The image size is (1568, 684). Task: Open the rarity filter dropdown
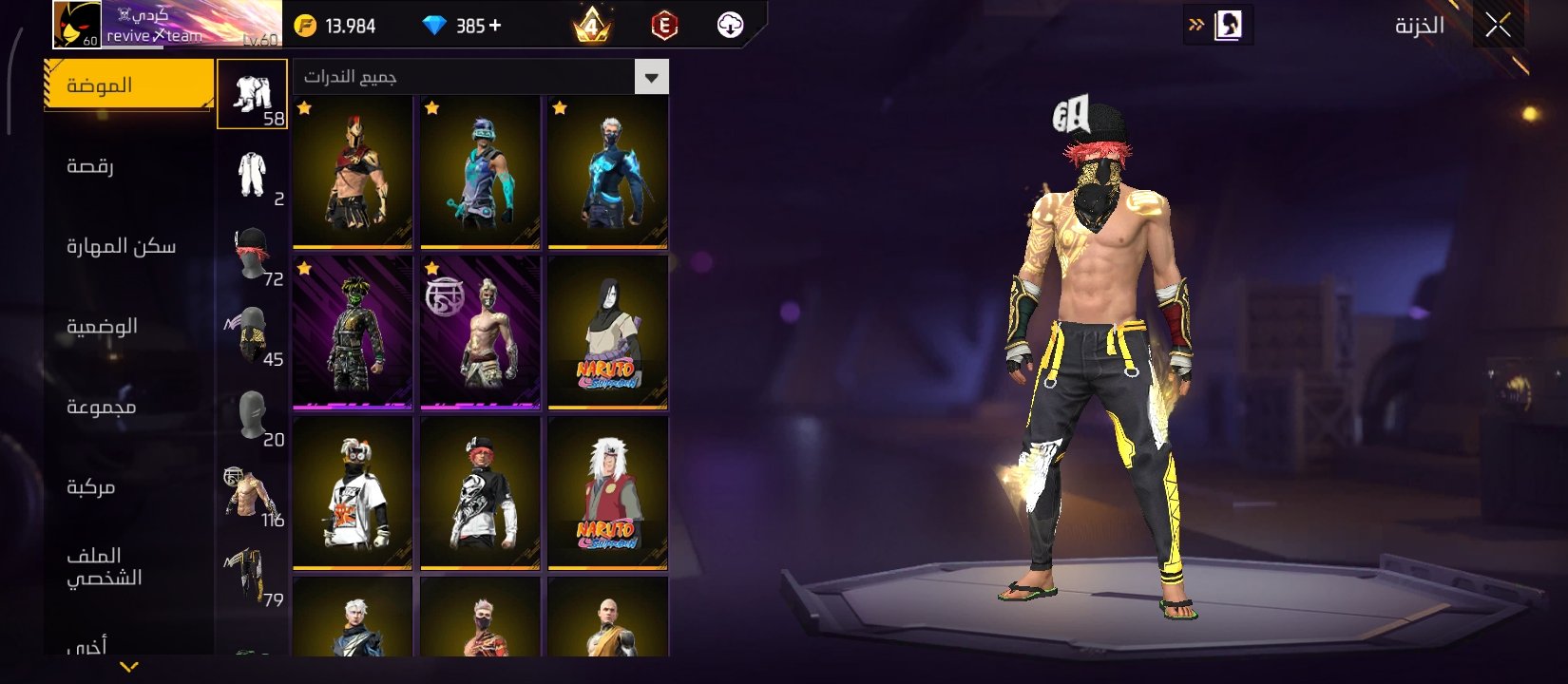[651, 77]
